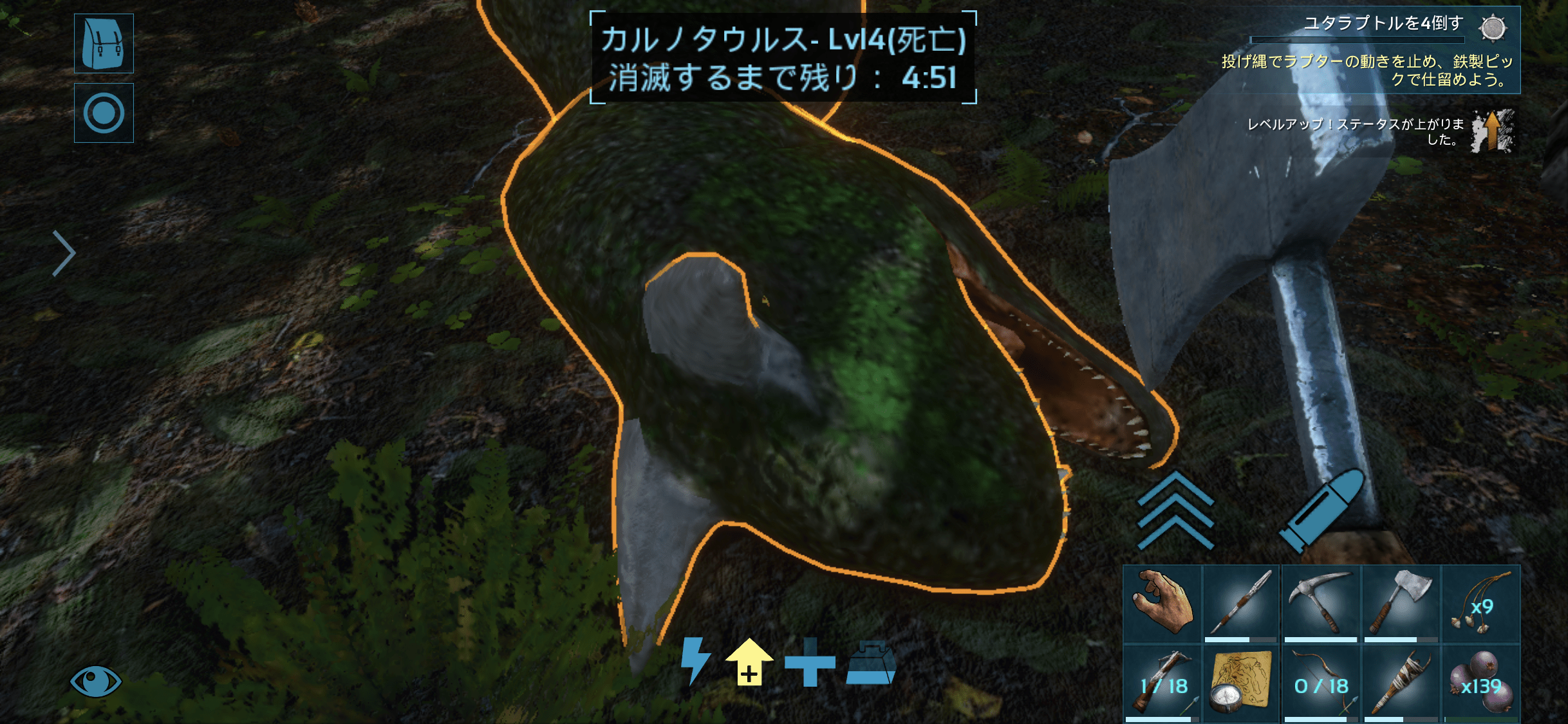This screenshot has width=1568, height=724.
Task: Open the Utahraptor hunt quest tracker
Action: click(1384, 50)
